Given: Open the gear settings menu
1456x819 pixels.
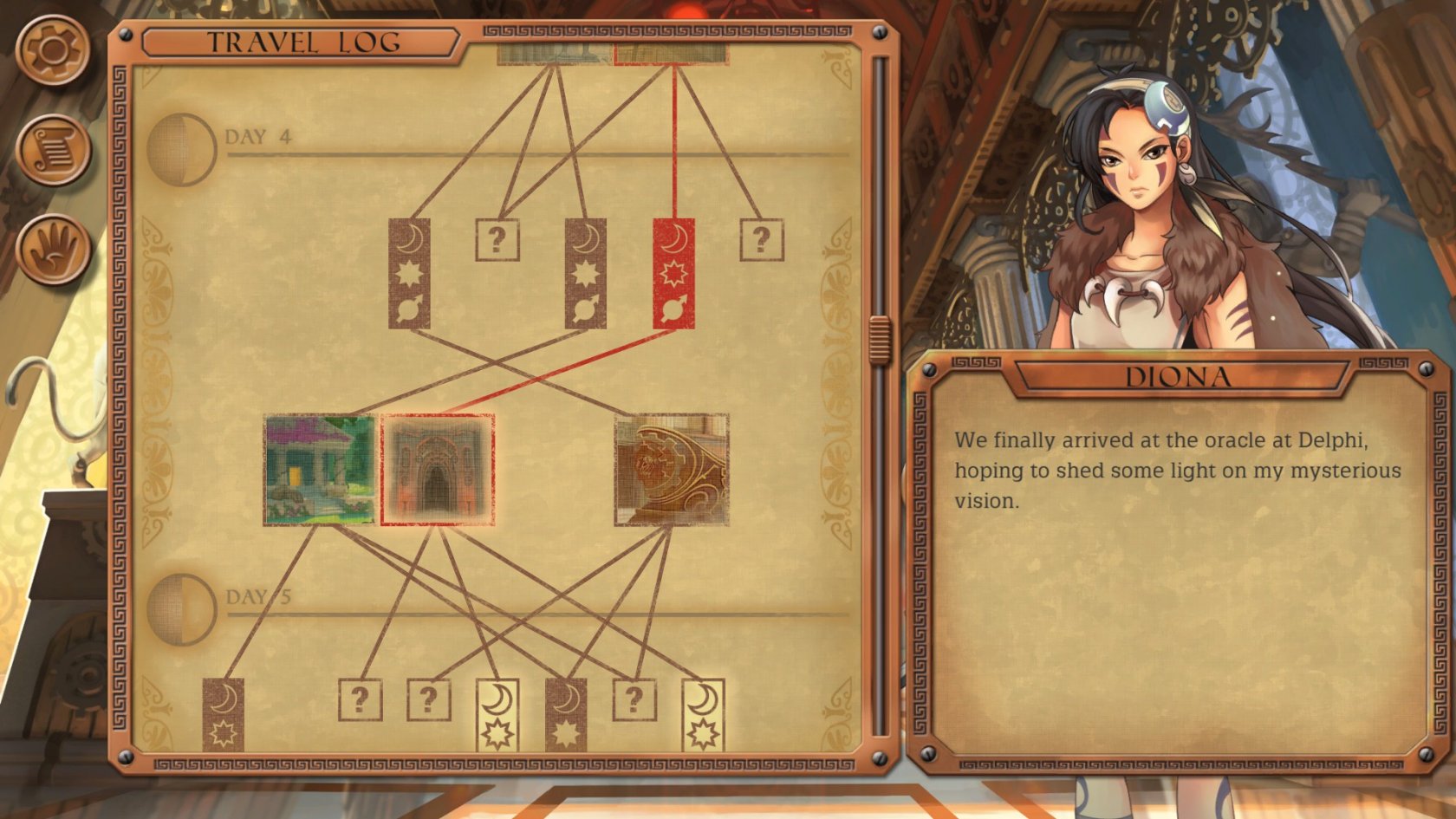Looking at the screenshot, I should tap(54, 49).
